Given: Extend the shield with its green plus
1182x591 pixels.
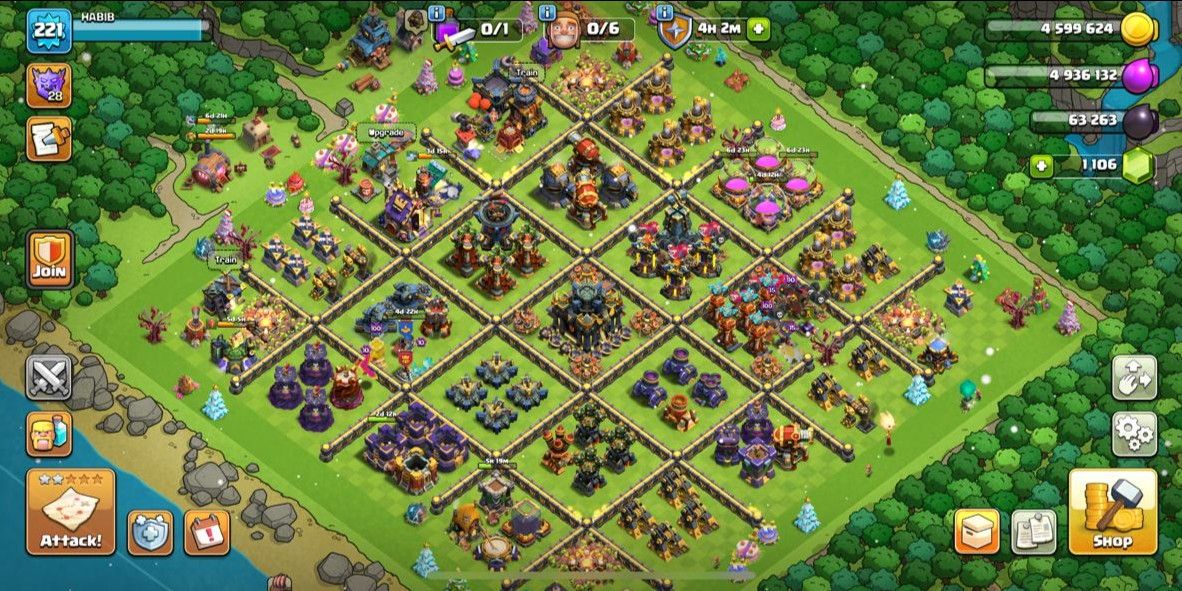Looking at the screenshot, I should point(758,29).
